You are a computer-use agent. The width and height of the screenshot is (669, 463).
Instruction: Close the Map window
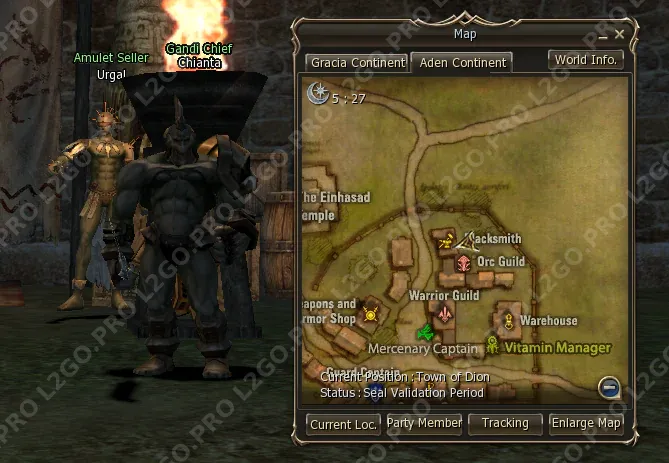620,34
